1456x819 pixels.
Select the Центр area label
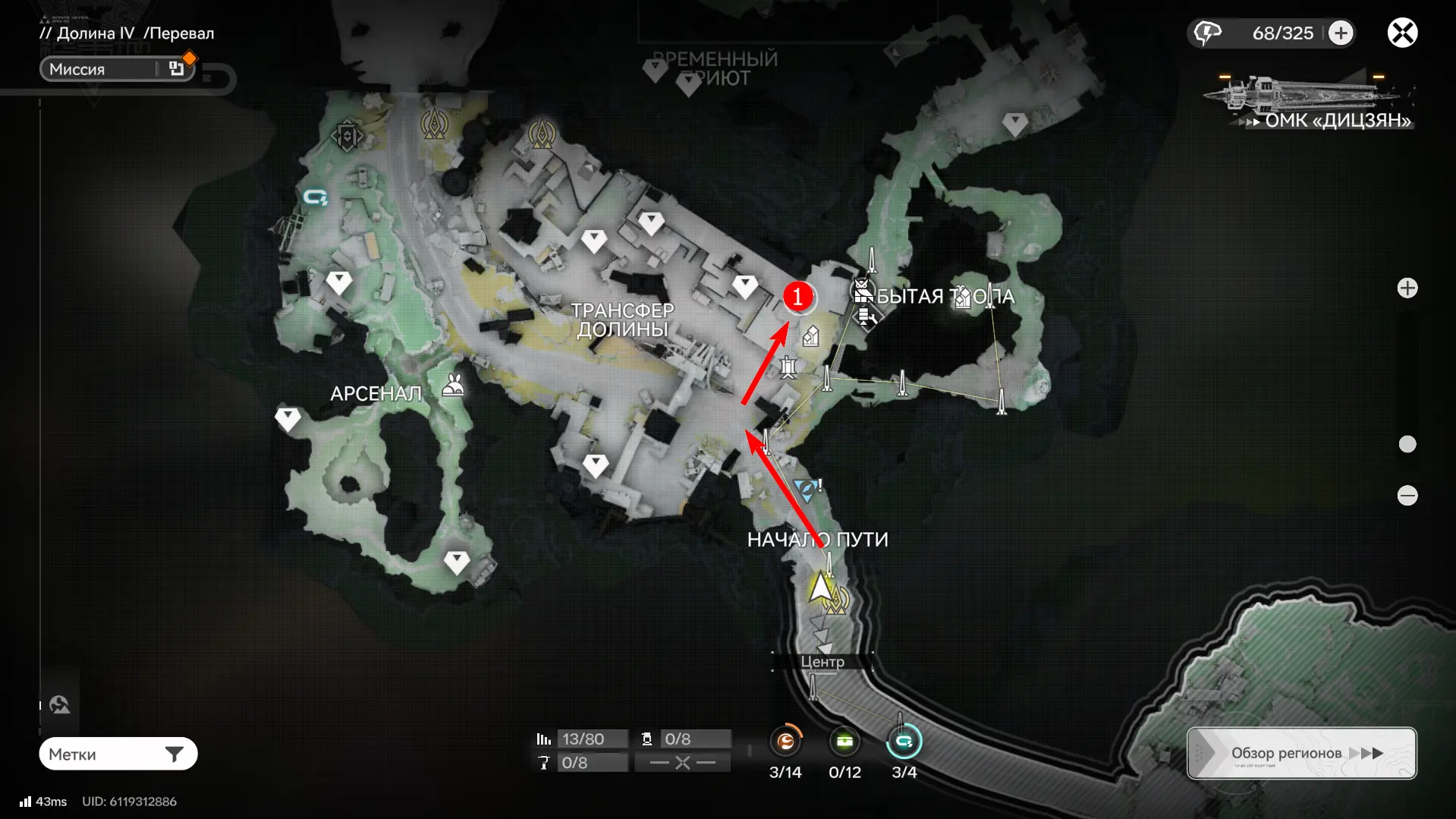(822, 662)
